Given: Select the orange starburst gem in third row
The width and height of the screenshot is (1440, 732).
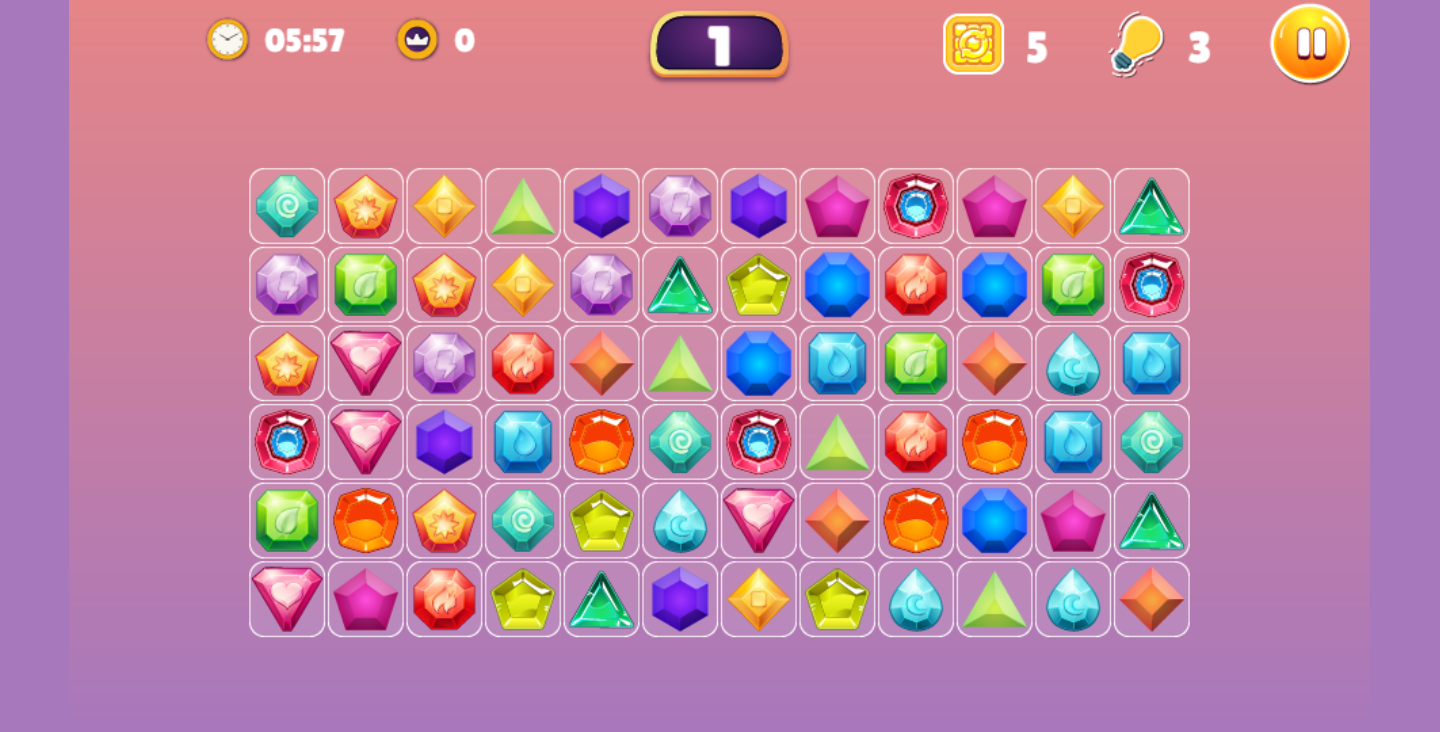Looking at the screenshot, I should click(x=287, y=363).
